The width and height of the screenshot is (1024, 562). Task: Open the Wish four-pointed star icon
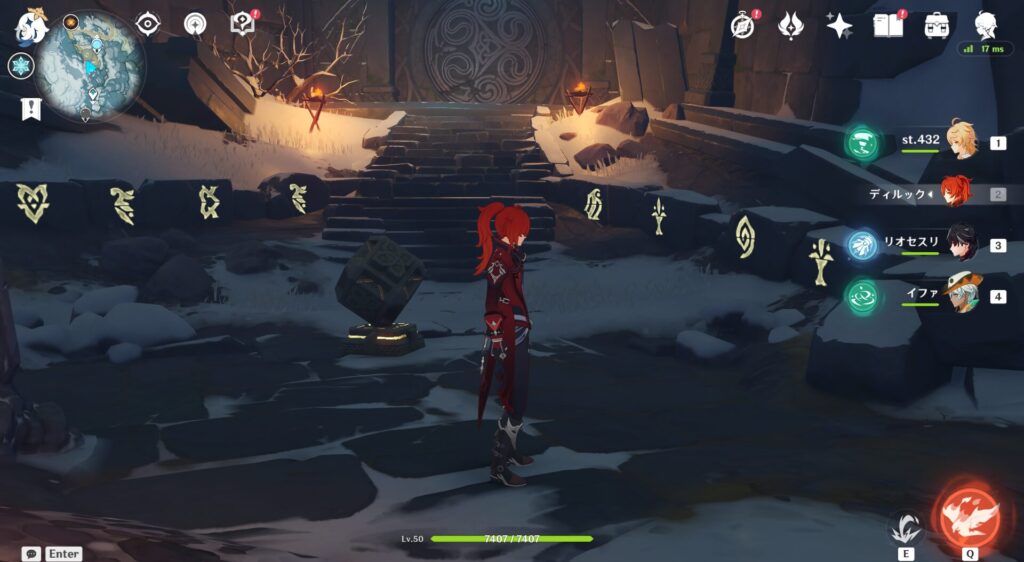pyautogui.click(x=839, y=26)
